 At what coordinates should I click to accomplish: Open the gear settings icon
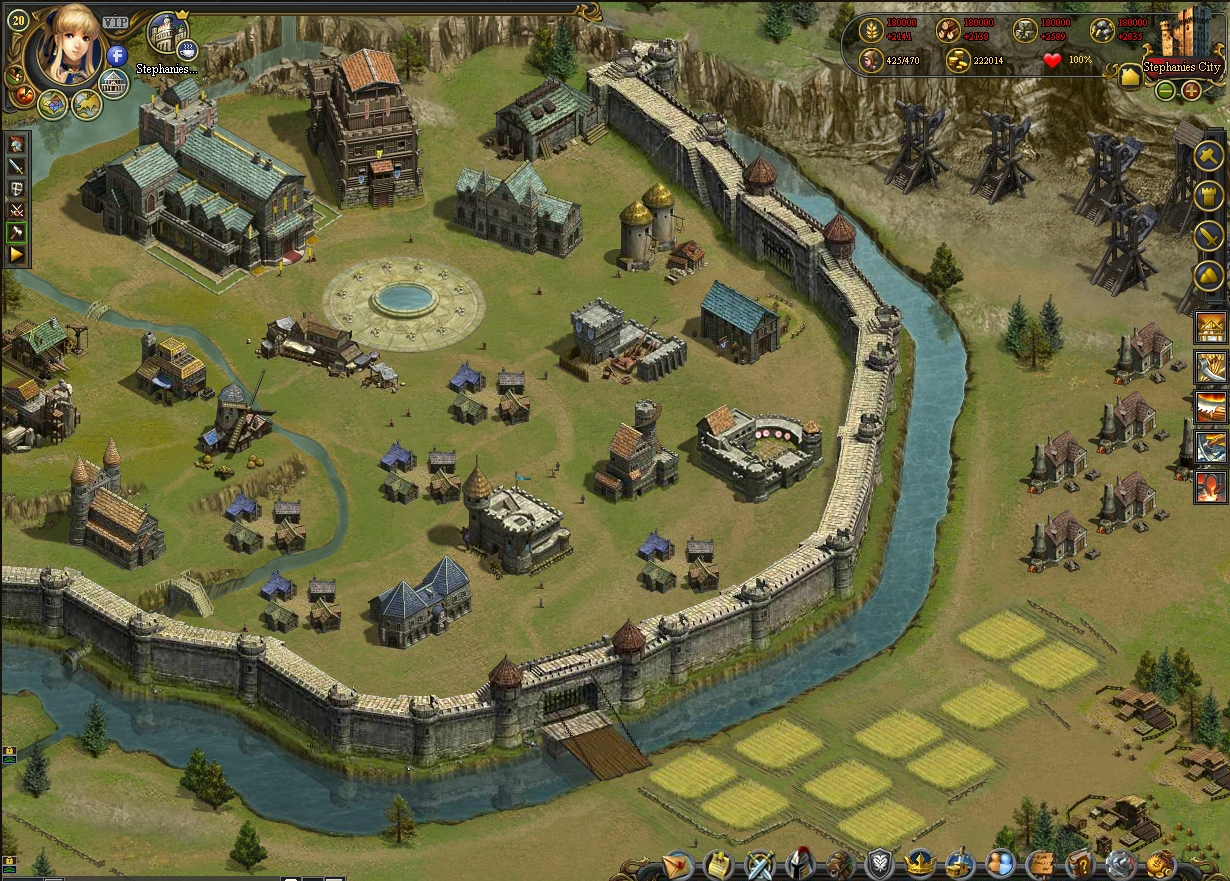pyautogui.click(x=1120, y=863)
